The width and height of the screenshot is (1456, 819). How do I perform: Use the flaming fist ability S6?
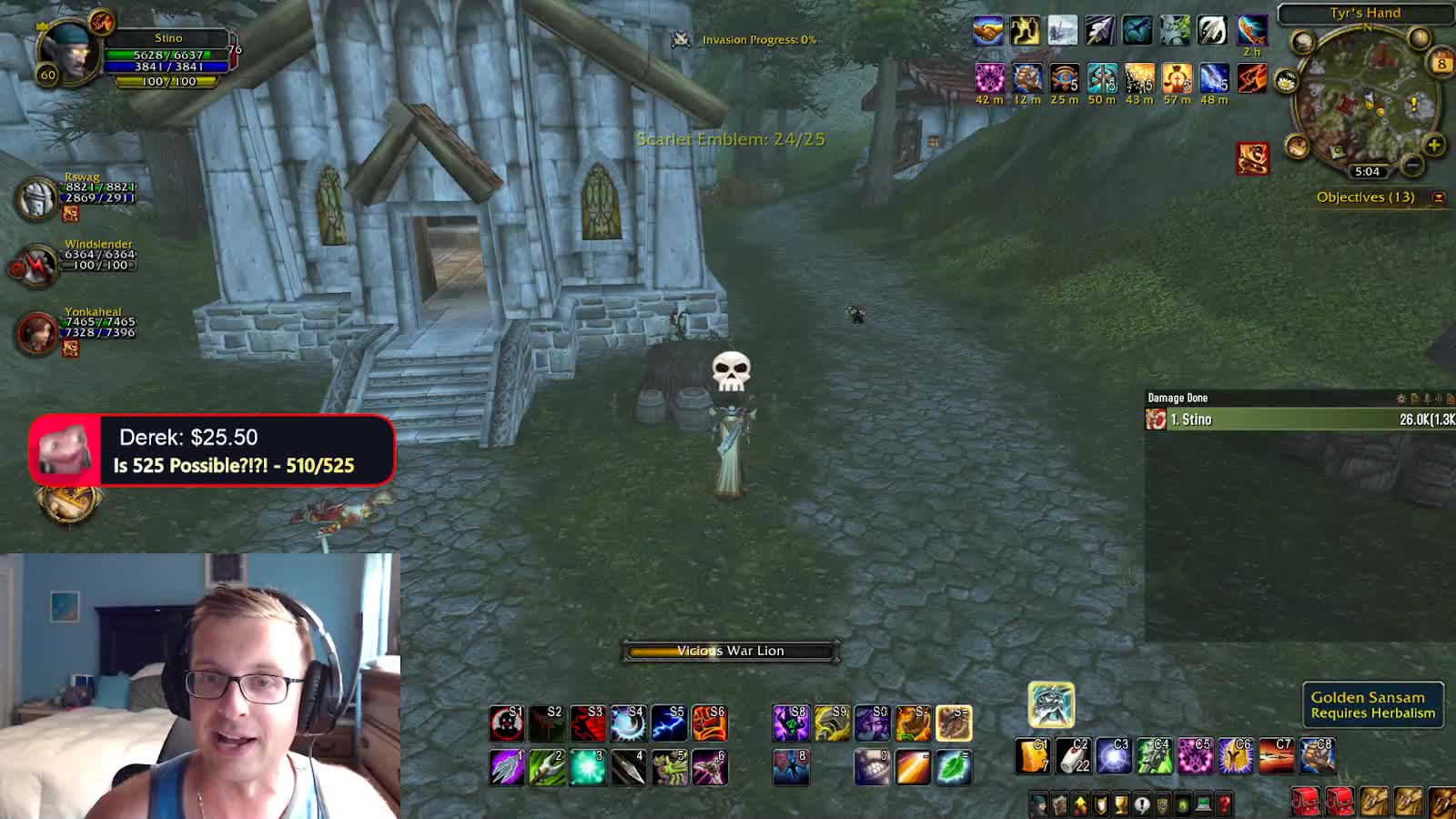[710, 723]
